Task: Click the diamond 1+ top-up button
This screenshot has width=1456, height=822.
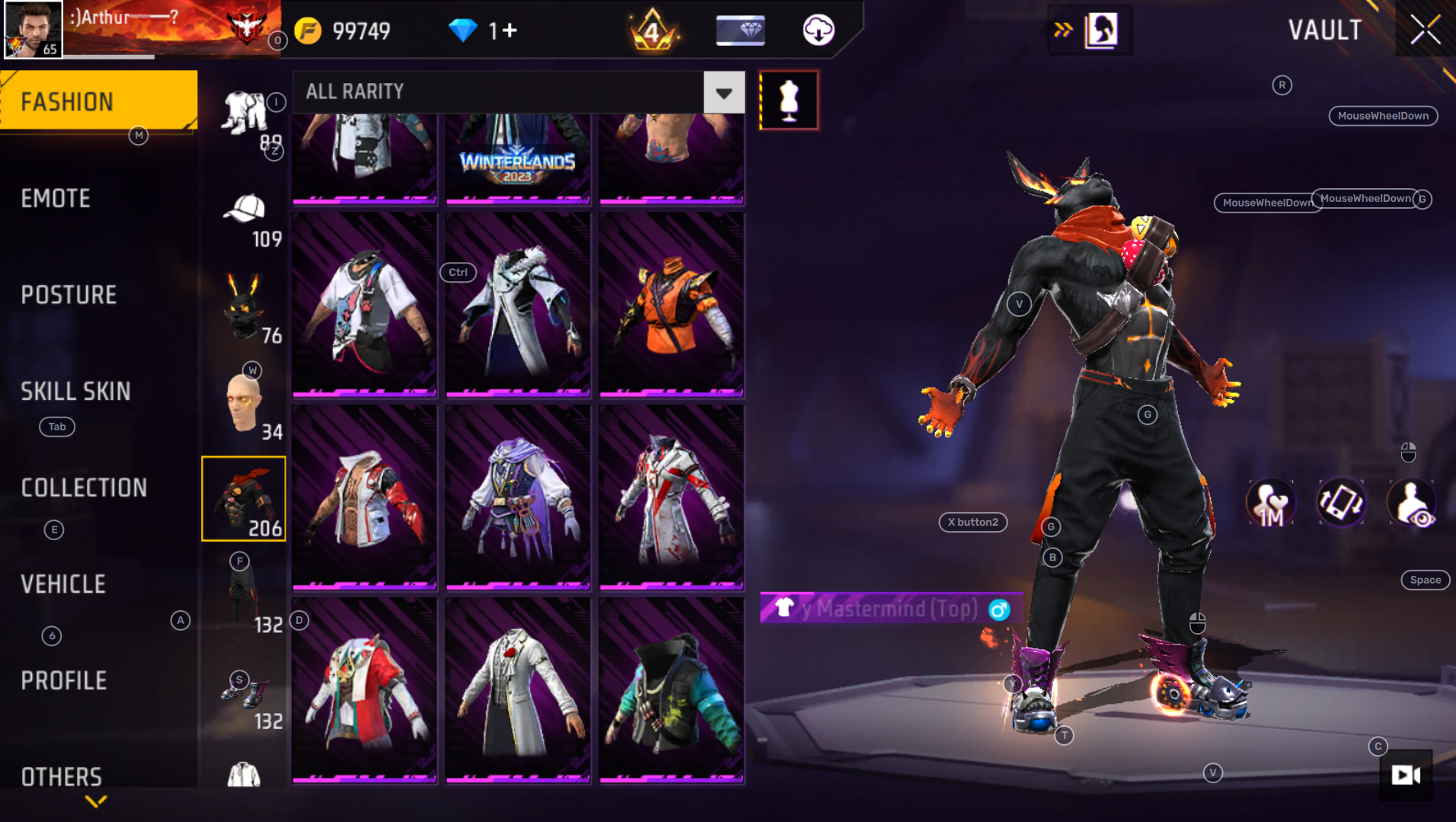Action: pyautogui.click(x=484, y=30)
